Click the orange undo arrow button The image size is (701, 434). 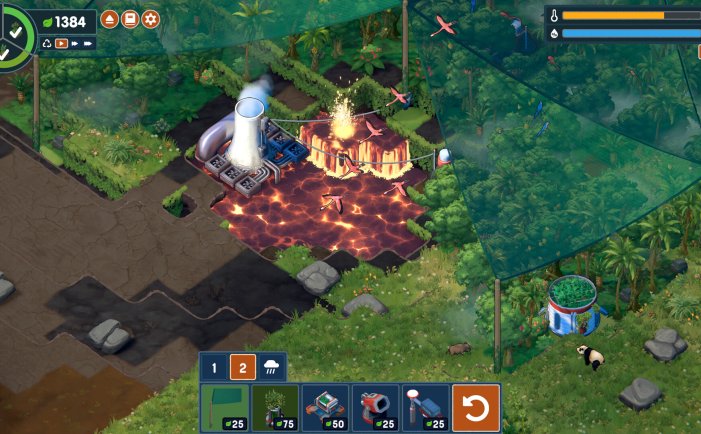tap(476, 408)
